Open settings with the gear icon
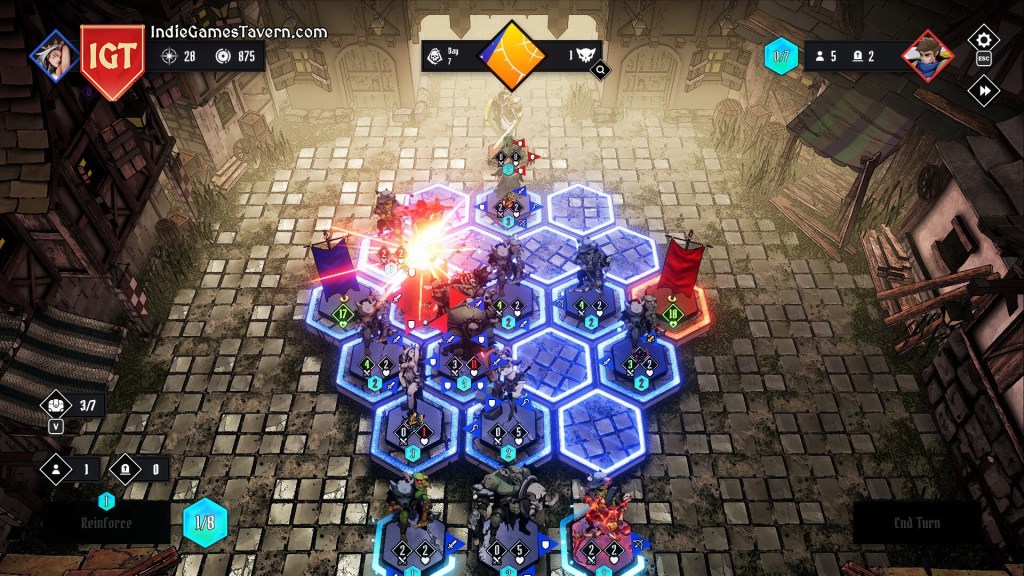This screenshot has height=576, width=1024. [x=983, y=40]
